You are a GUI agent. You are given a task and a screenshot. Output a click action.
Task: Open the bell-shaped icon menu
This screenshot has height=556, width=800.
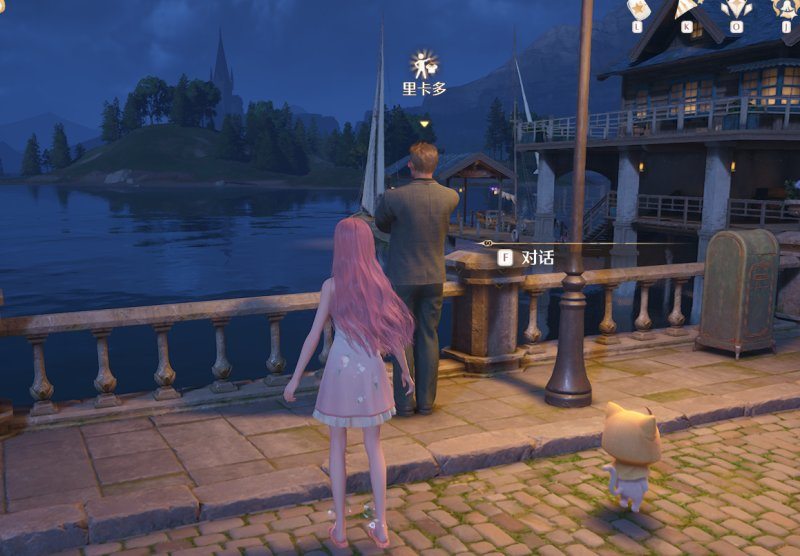tap(785, 9)
